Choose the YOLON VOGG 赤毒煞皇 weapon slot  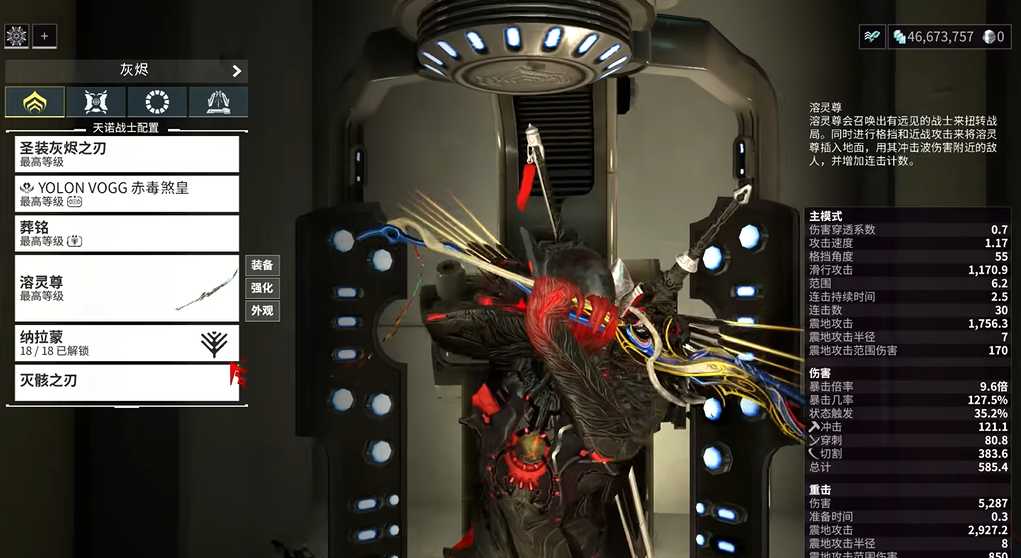pyautogui.click(x=127, y=193)
